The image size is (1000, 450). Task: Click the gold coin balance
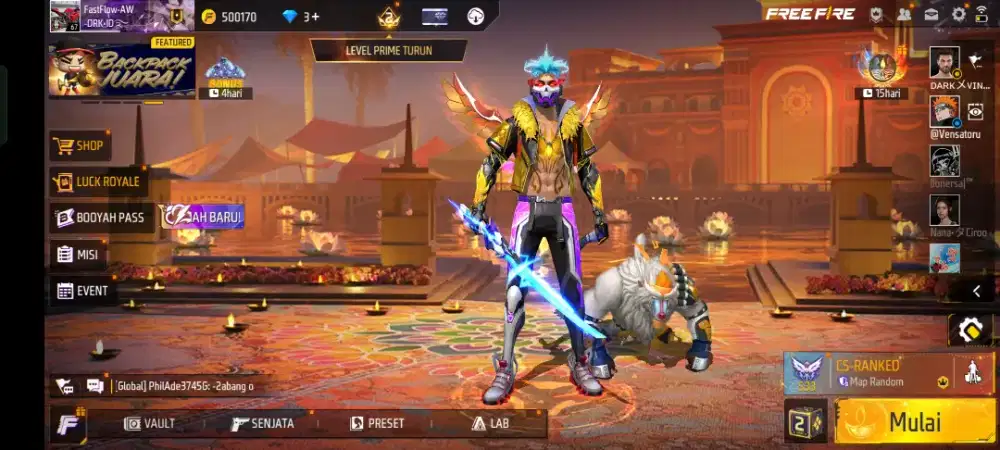tap(228, 17)
